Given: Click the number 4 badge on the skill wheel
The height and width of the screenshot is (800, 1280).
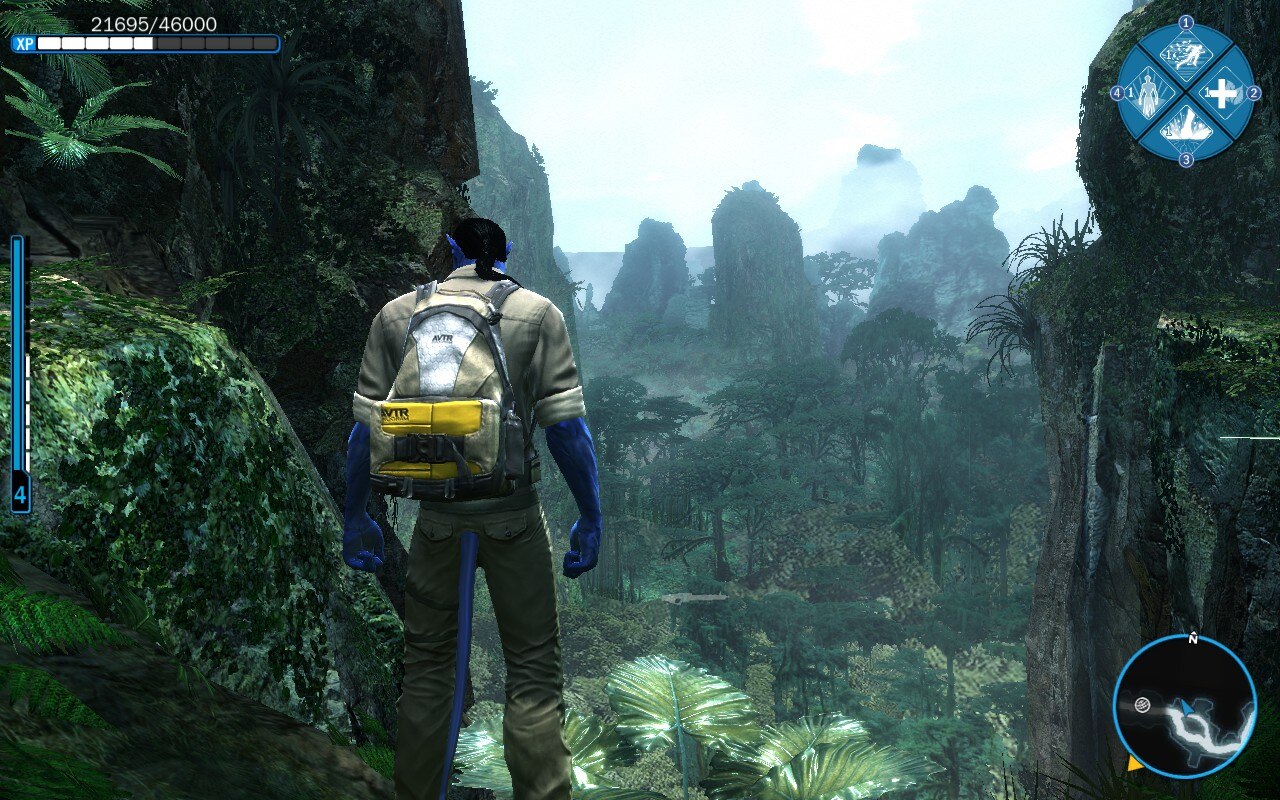Looking at the screenshot, I should point(1118,90).
